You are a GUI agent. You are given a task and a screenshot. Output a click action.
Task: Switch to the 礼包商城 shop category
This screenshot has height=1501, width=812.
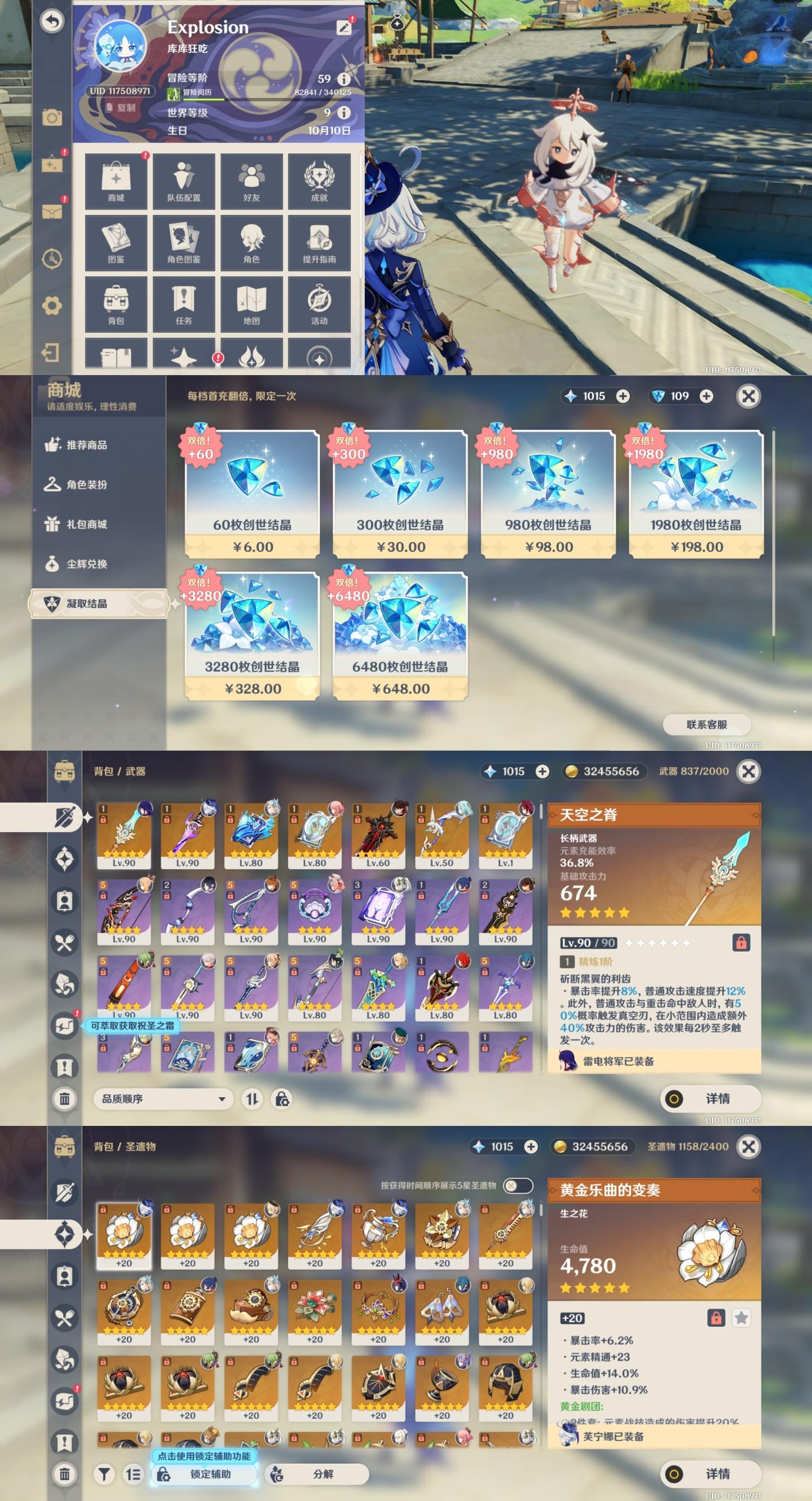point(87,525)
